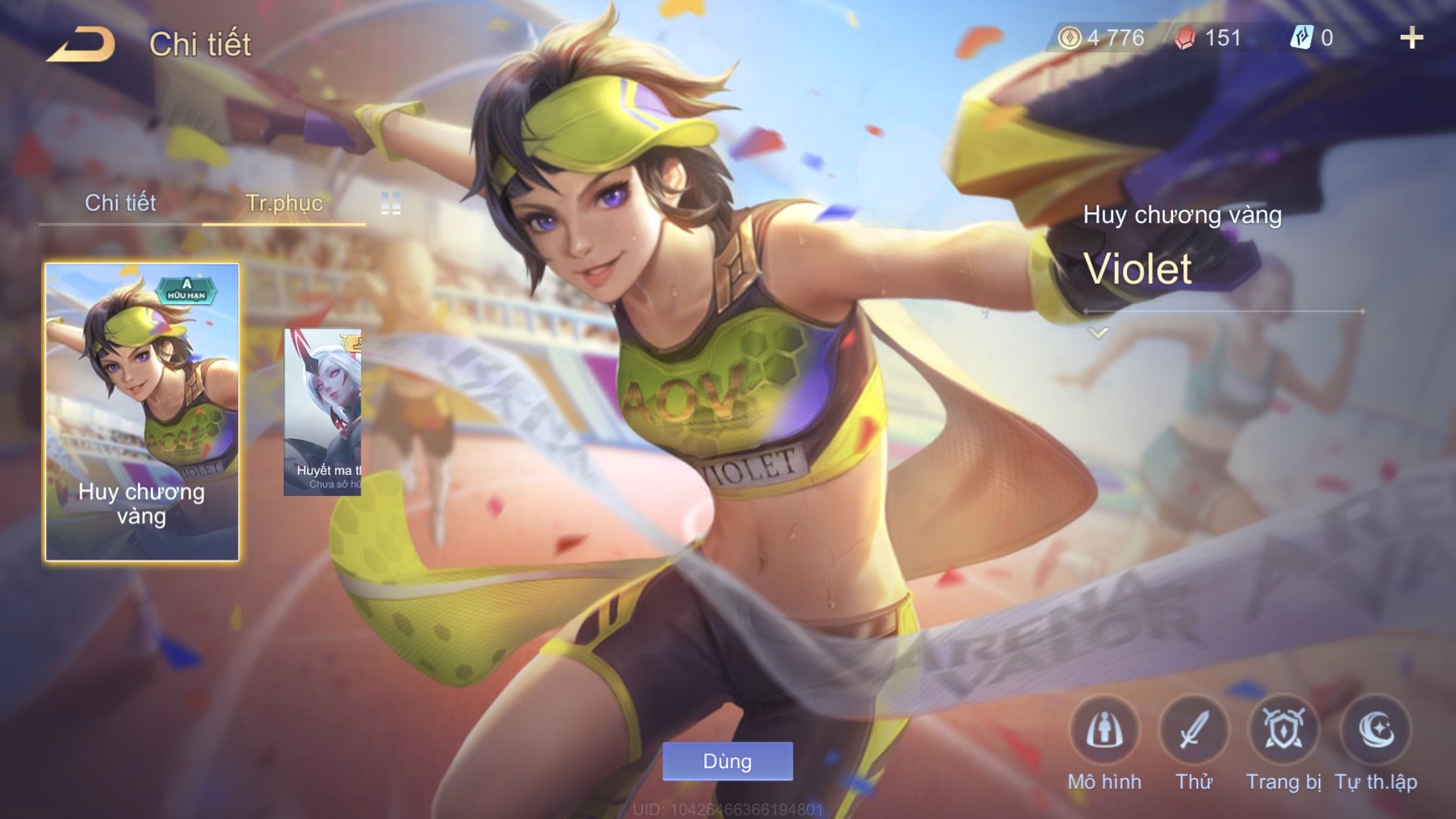The image size is (1456, 819).
Task: Choose the Huyết ma skin card
Action: tap(322, 412)
